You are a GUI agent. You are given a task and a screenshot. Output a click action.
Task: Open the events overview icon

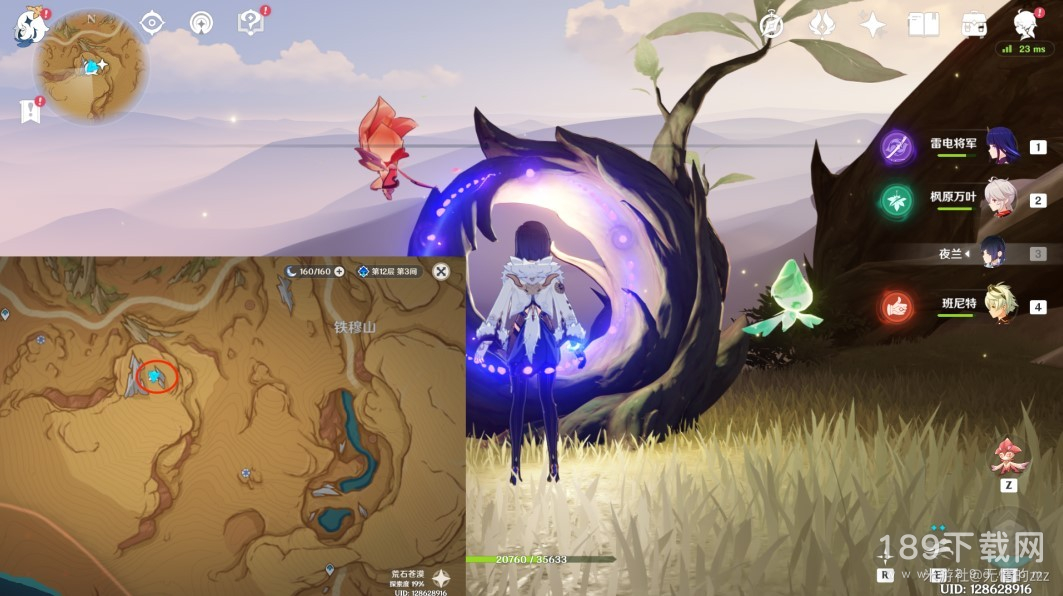pyautogui.click(x=201, y=24)
